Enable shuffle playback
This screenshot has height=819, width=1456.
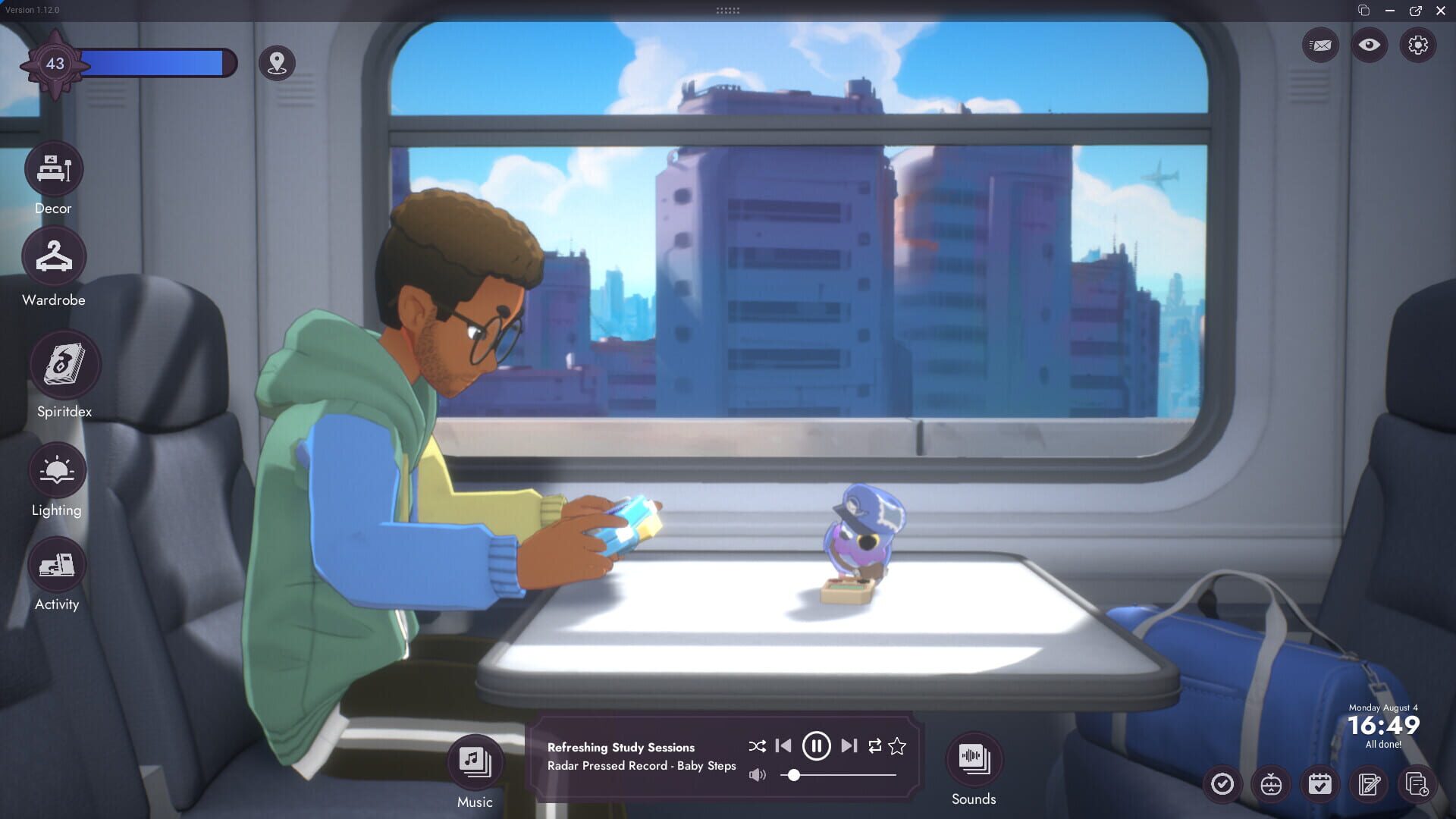[756, 746]
